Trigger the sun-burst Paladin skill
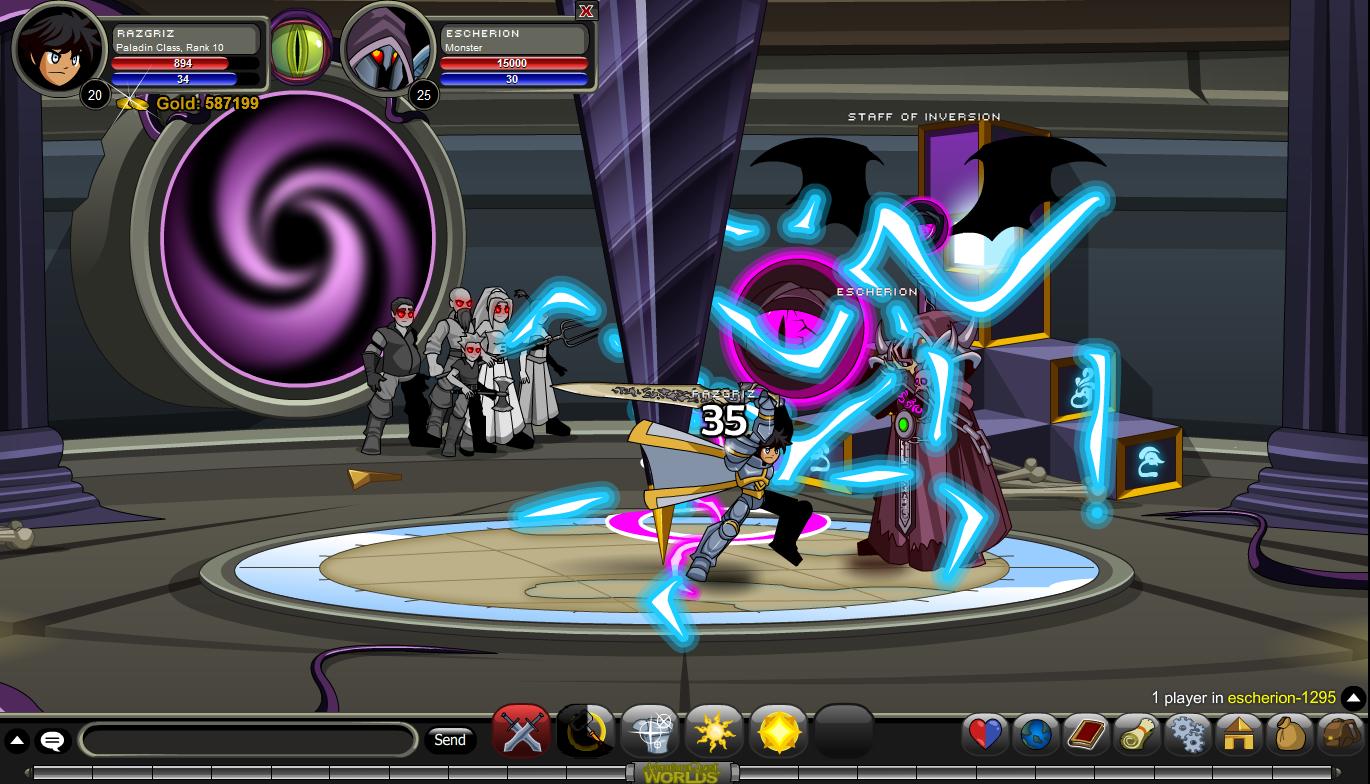Image resolution: width=1370 pixels, height=784 pixels. 714,731
